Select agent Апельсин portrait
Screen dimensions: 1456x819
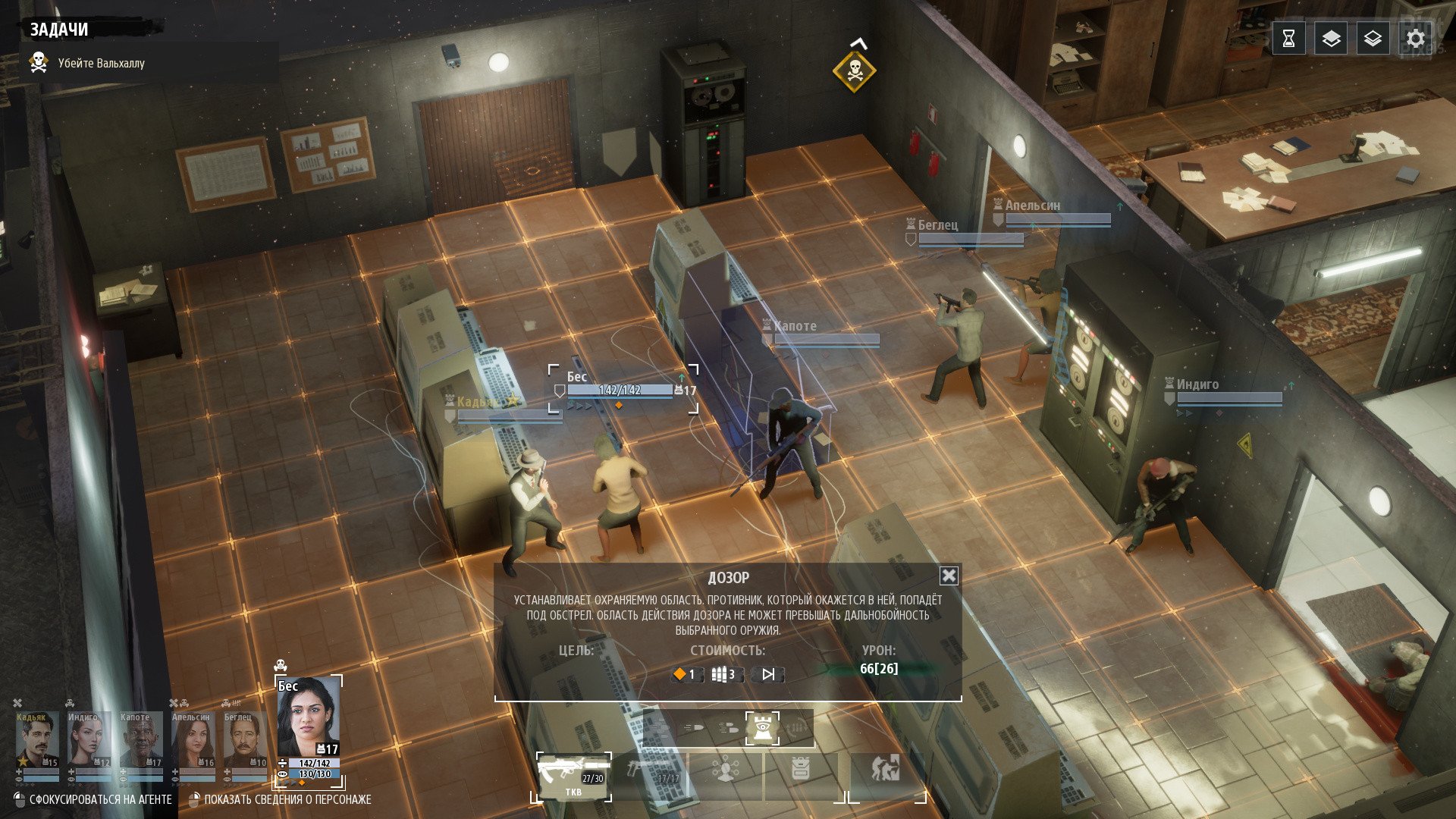click(x=193, y=740)
